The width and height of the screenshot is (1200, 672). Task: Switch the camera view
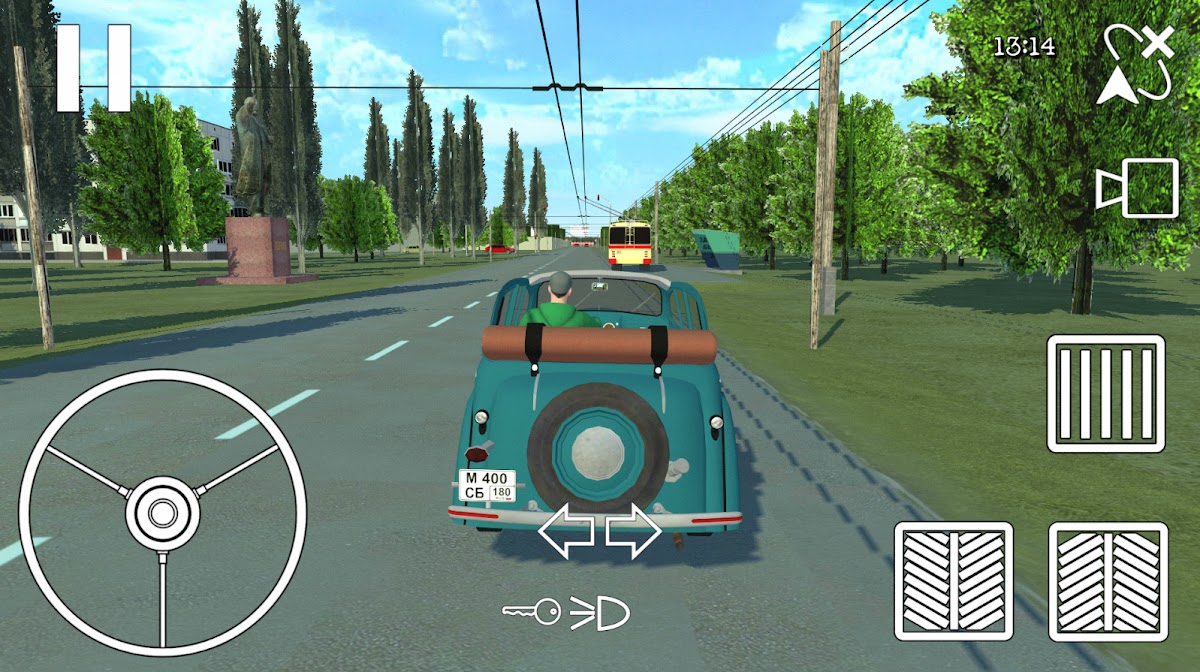[x=1137, y=188]
